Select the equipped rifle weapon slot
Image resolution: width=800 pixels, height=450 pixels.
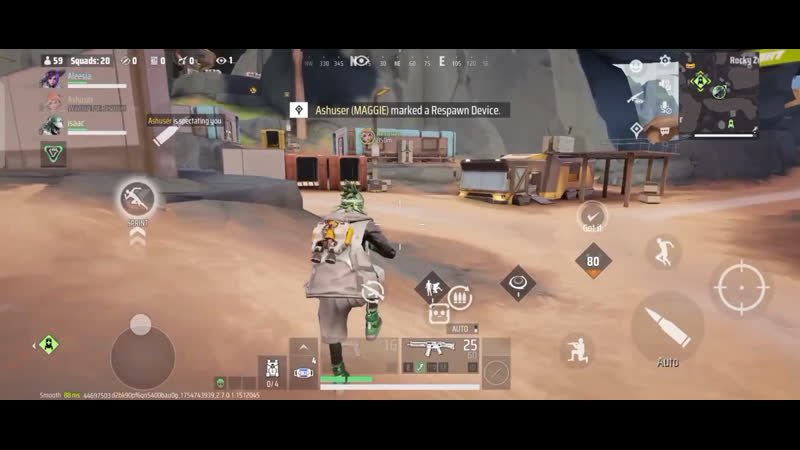pyautogui.click(x=441, y=349)
